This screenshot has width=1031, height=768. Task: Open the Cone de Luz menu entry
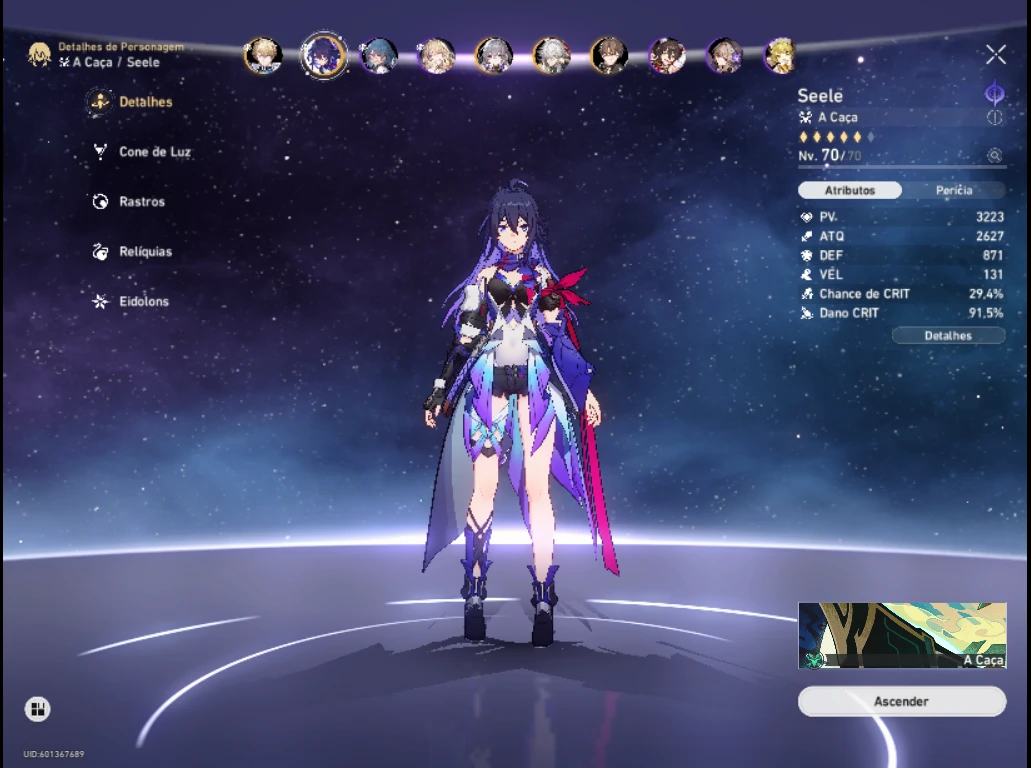(x=154, y=152)
